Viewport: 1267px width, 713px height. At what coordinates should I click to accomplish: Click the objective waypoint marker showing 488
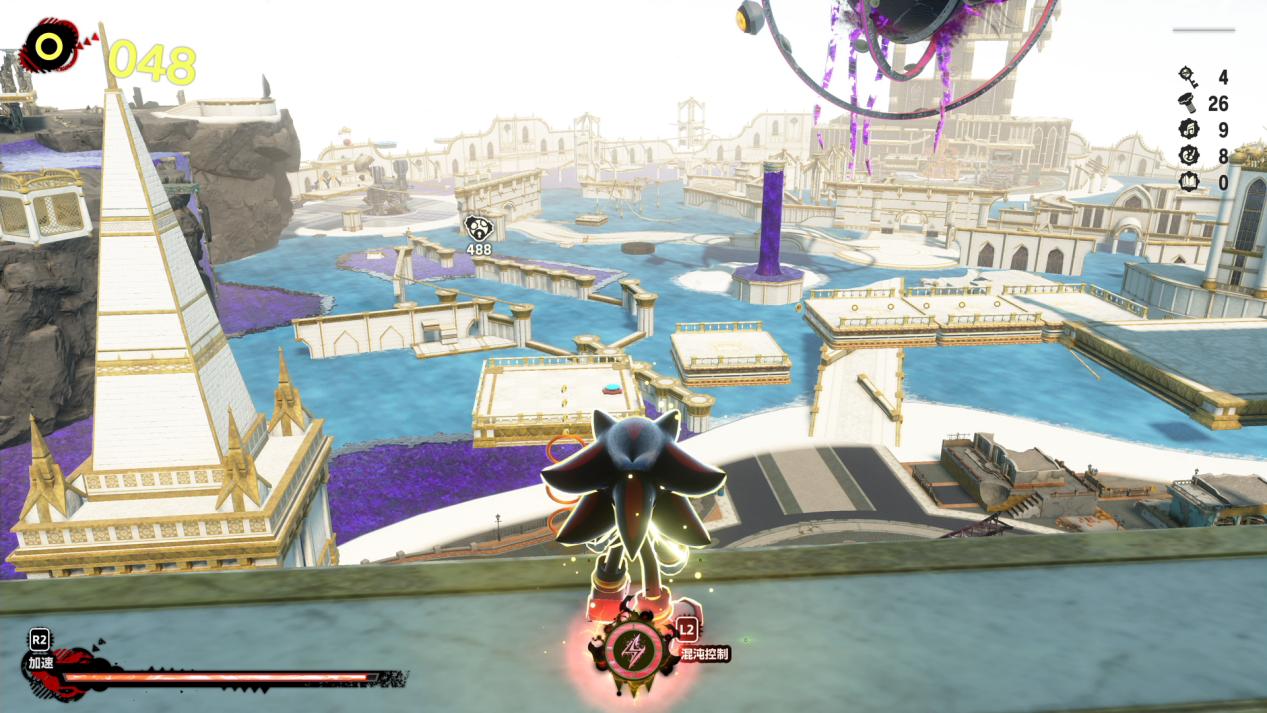(x=476, y=227)
